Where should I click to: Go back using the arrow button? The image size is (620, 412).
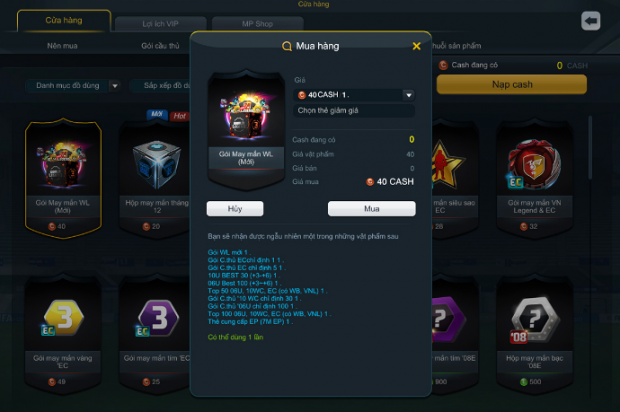tap(590, 21)
